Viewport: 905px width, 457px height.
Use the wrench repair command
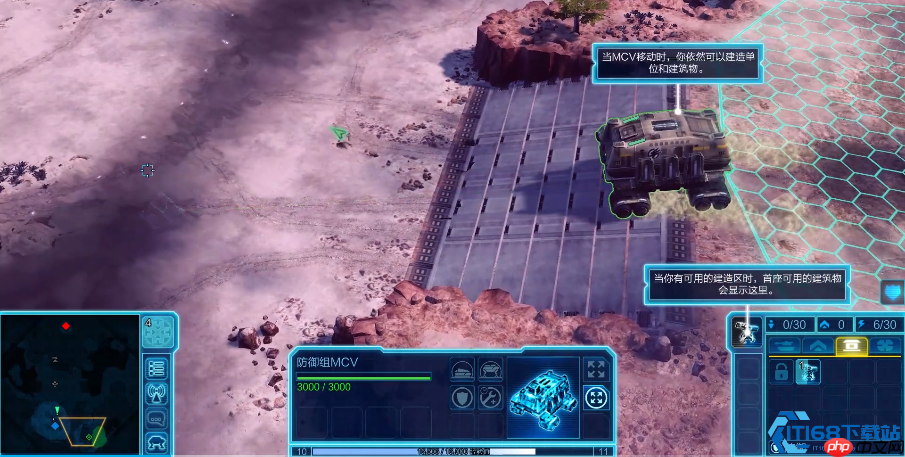pyautogui.click(x=490, y=398)
